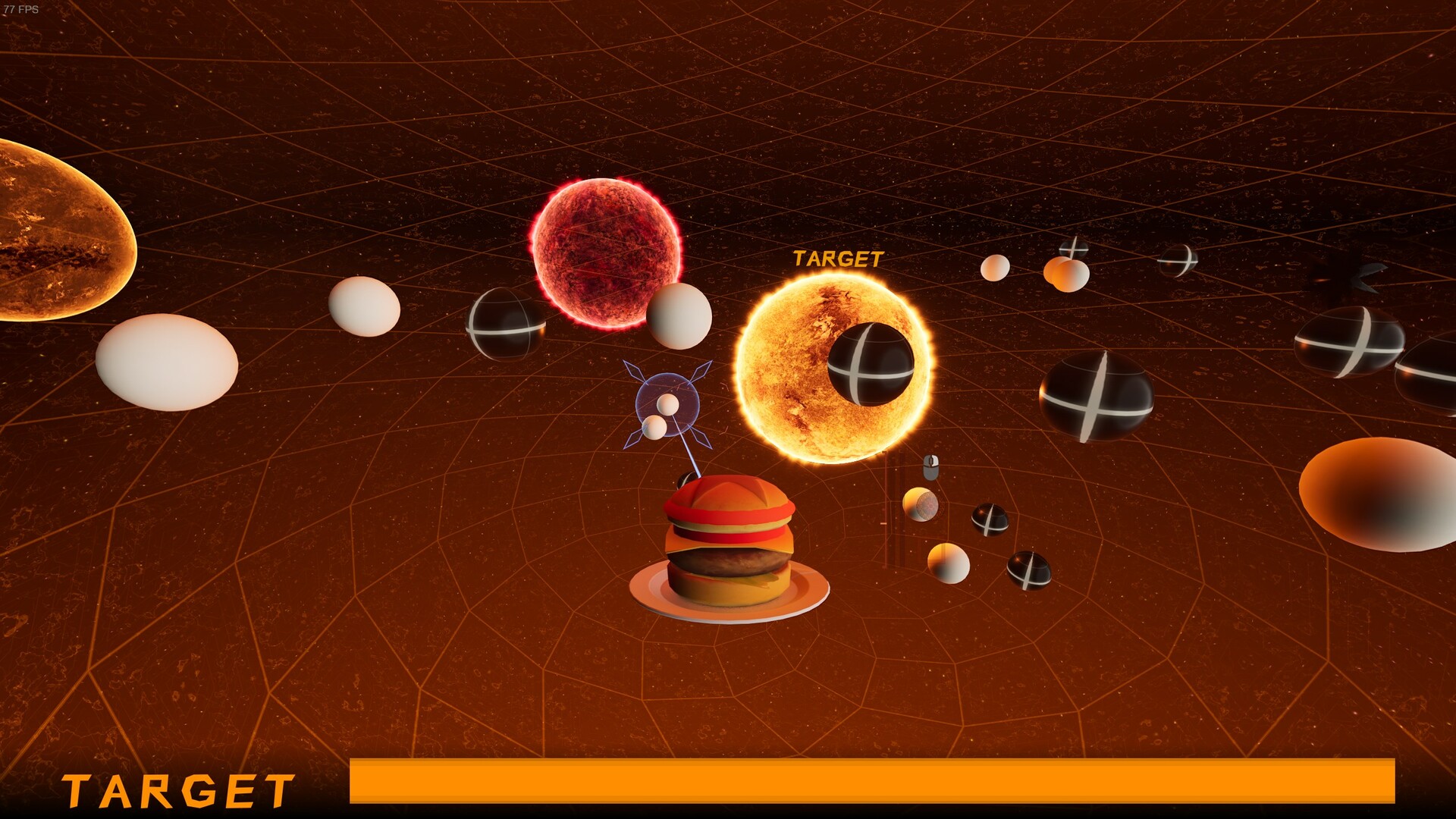Image resolution: width=1456 pixels, height=819 pixels.
Task: Toggle the dark sphere left of the red sun
Action: (506, 328)
